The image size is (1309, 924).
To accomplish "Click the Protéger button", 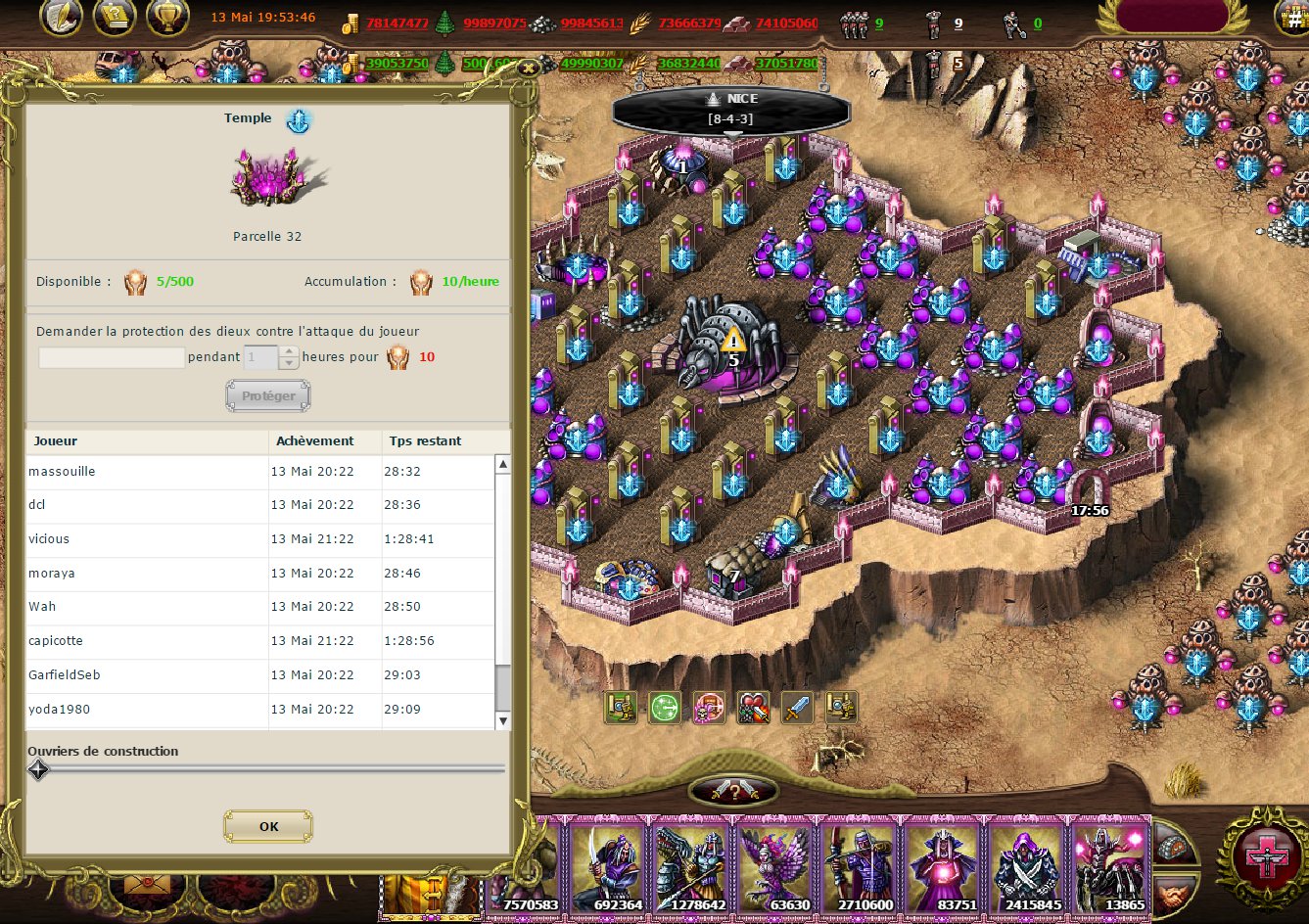I will (268, 395).
